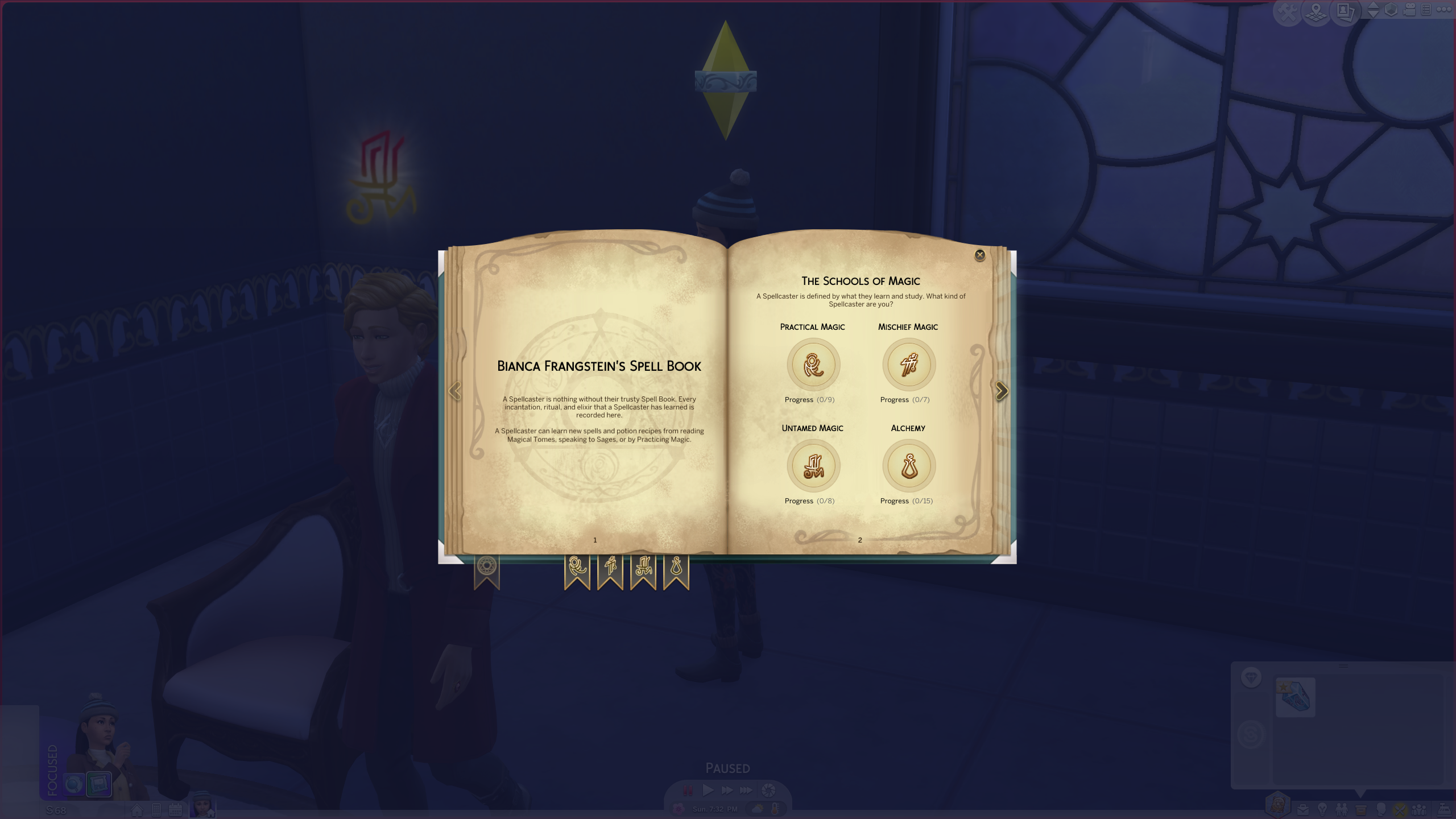Screen dimensions: 1456x819
Task: Toggle the Inventory panel box icon
Action: point(1361,811)
